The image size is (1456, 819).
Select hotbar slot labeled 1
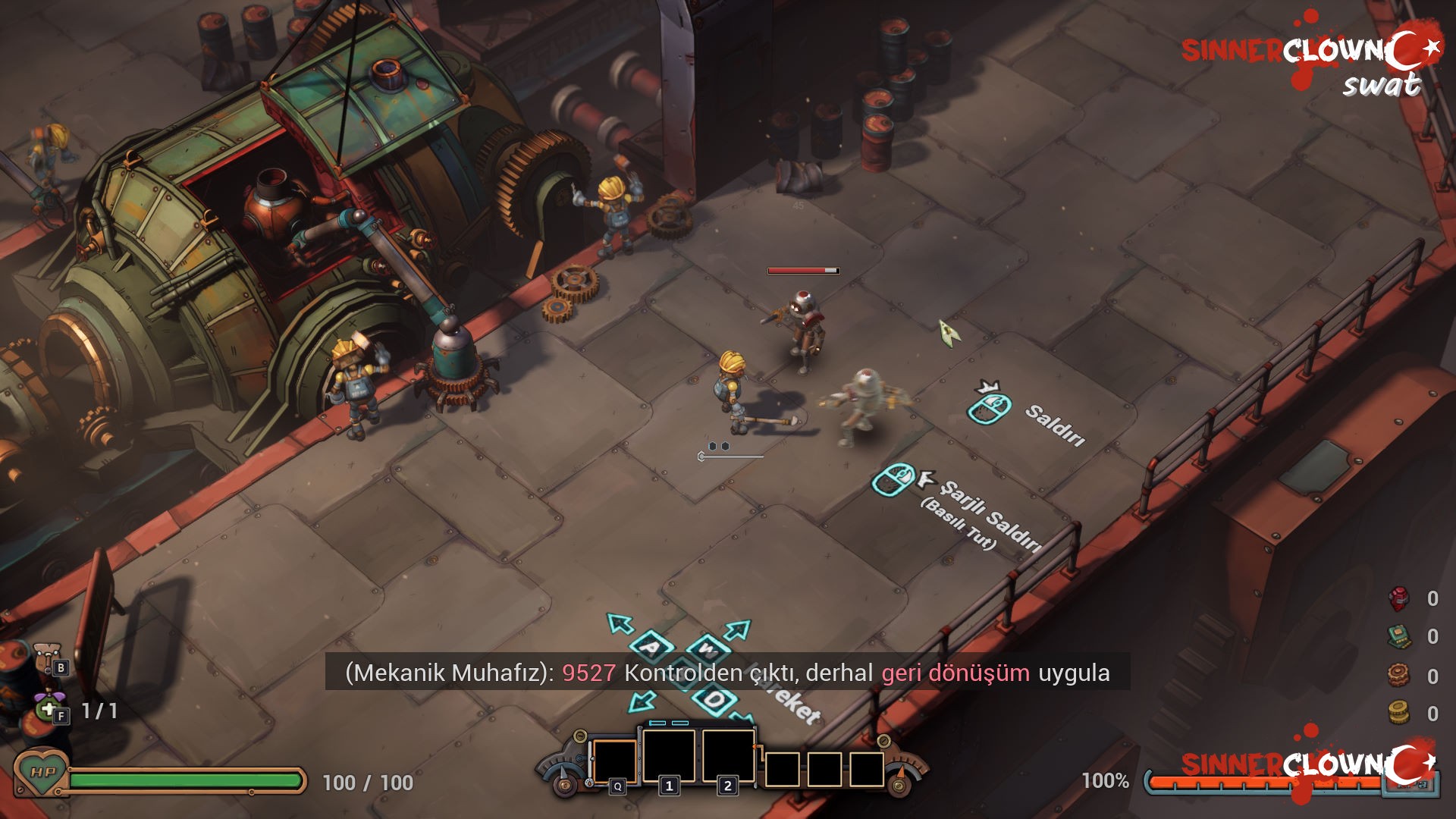click(669, 755)
